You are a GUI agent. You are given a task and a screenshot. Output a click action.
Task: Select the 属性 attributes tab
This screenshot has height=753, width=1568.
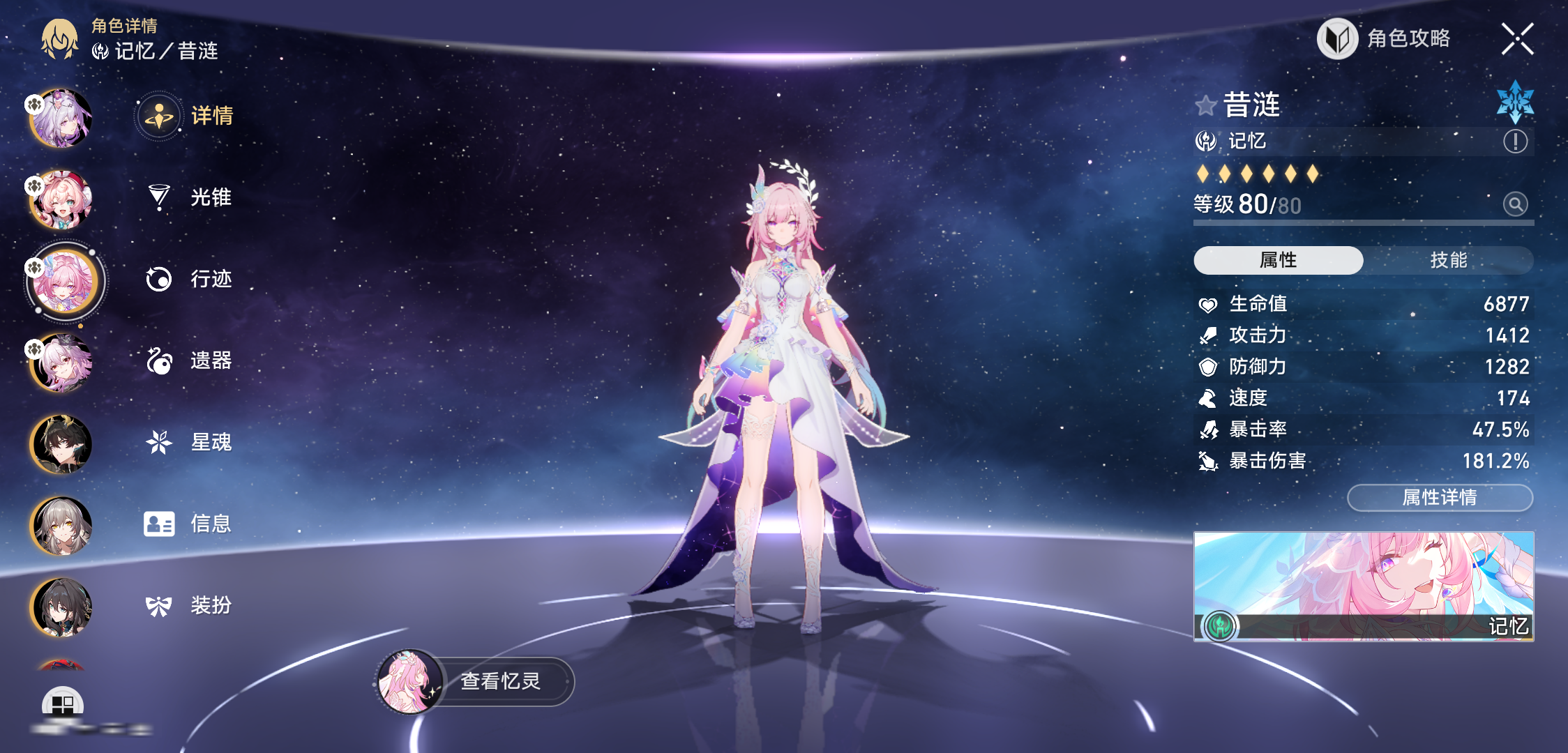[1278, 260]
